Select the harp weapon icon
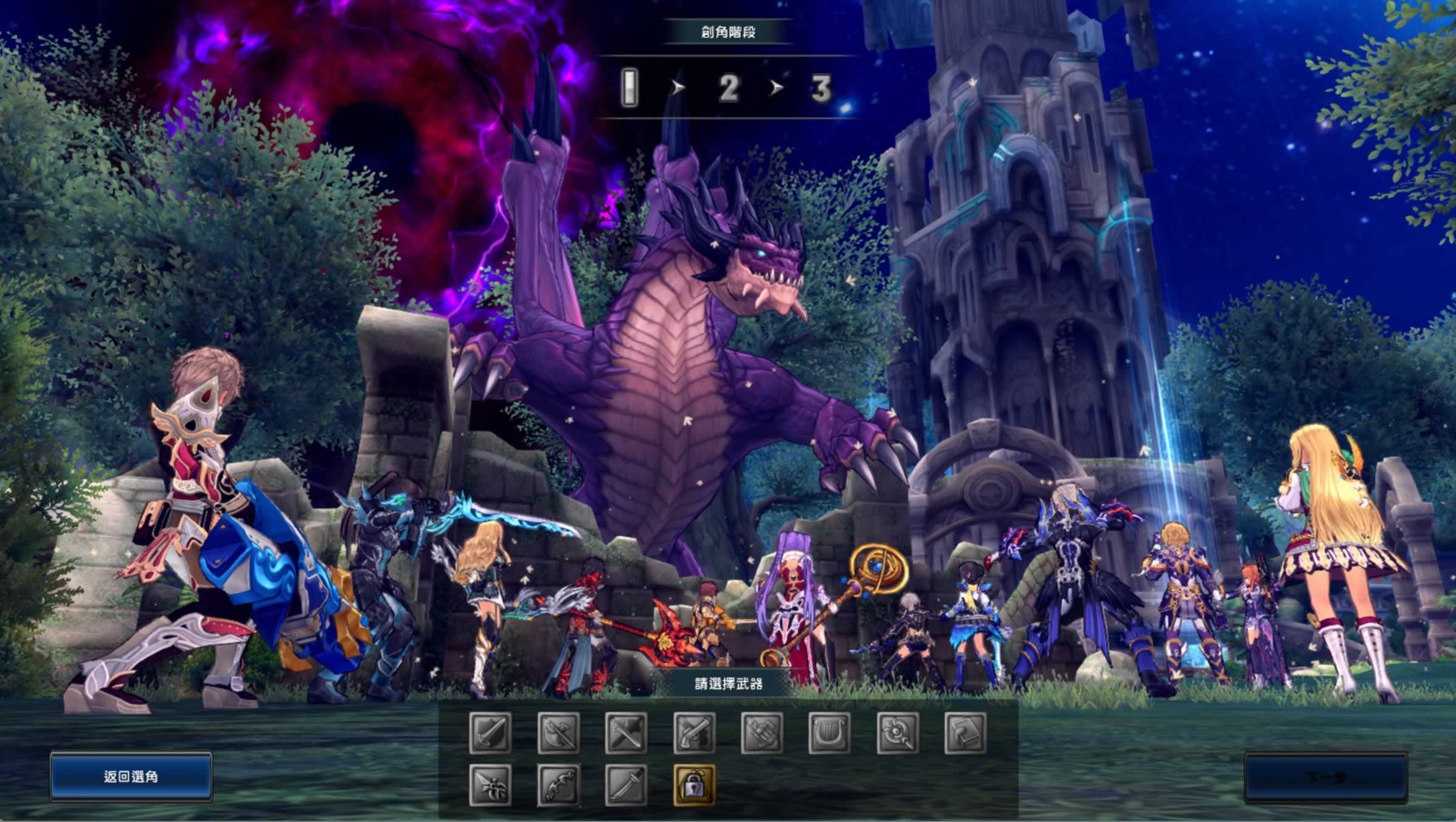Viewport: 1456px width, 822px height. point(830,733)
